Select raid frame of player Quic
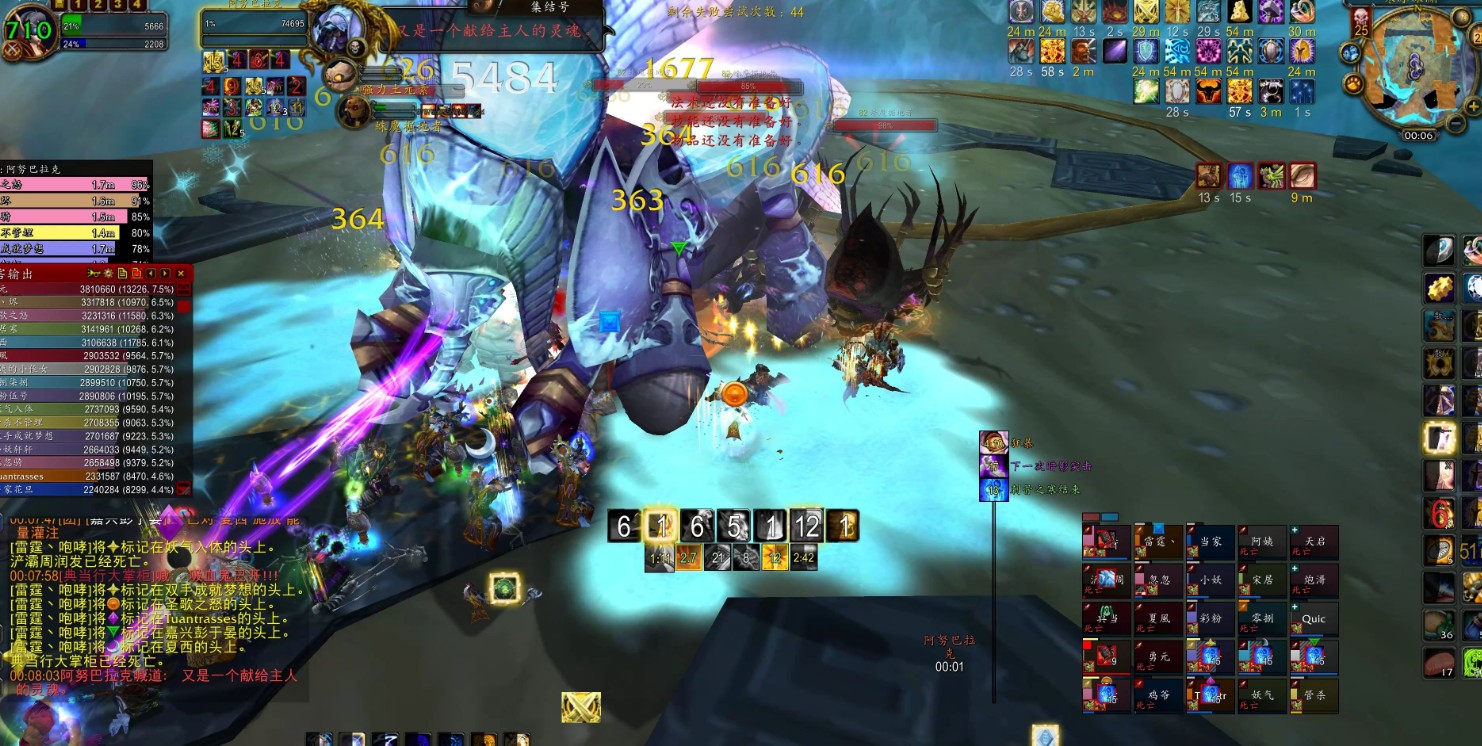Image resolution: width=1482 pixels, height=746 pixels. [1314, 620]
